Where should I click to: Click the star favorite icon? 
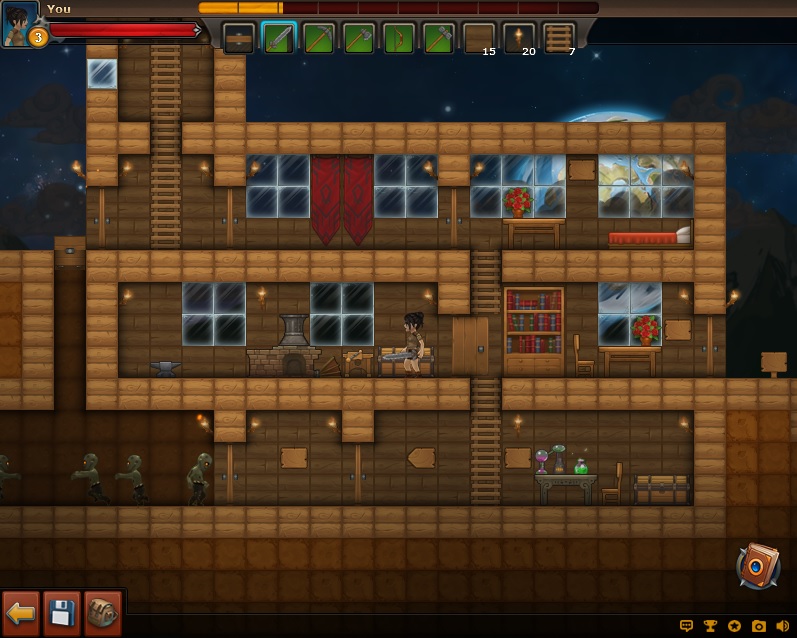point(735,626)
